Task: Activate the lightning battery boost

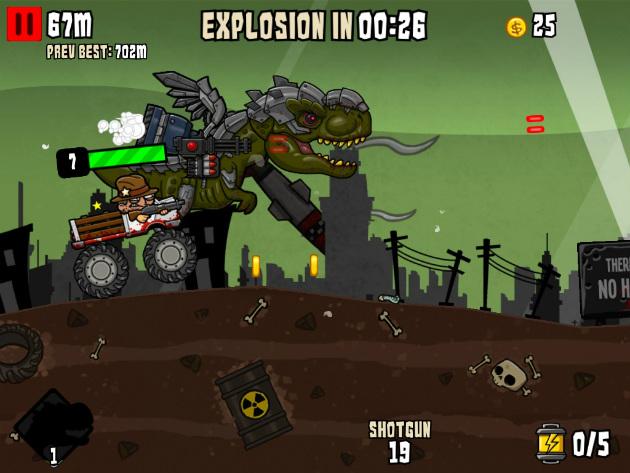Action: tap(550, 441)
